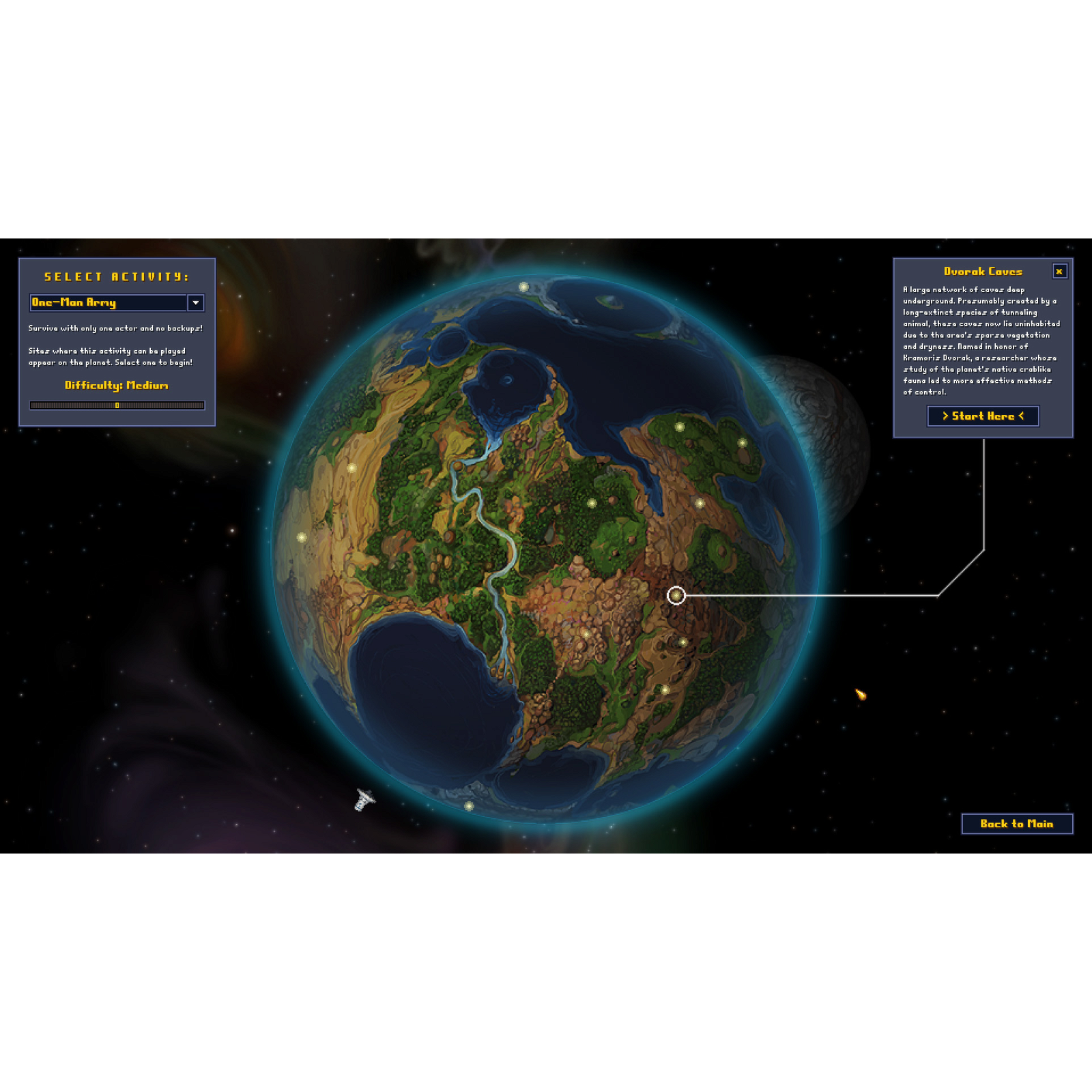Click the site marker on the eastern peninsula
This screenshot has width=1092, height=1092.
[743, 442]
